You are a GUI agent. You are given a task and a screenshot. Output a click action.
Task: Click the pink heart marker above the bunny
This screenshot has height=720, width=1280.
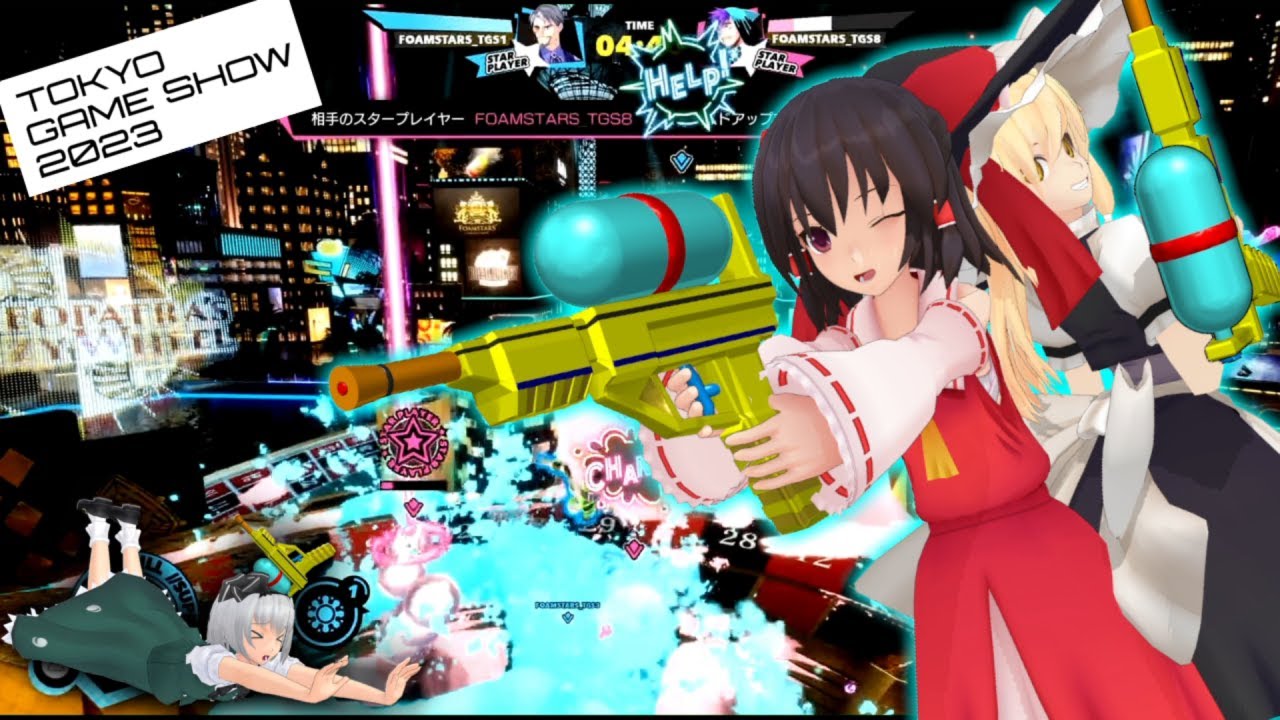point(412,506)
